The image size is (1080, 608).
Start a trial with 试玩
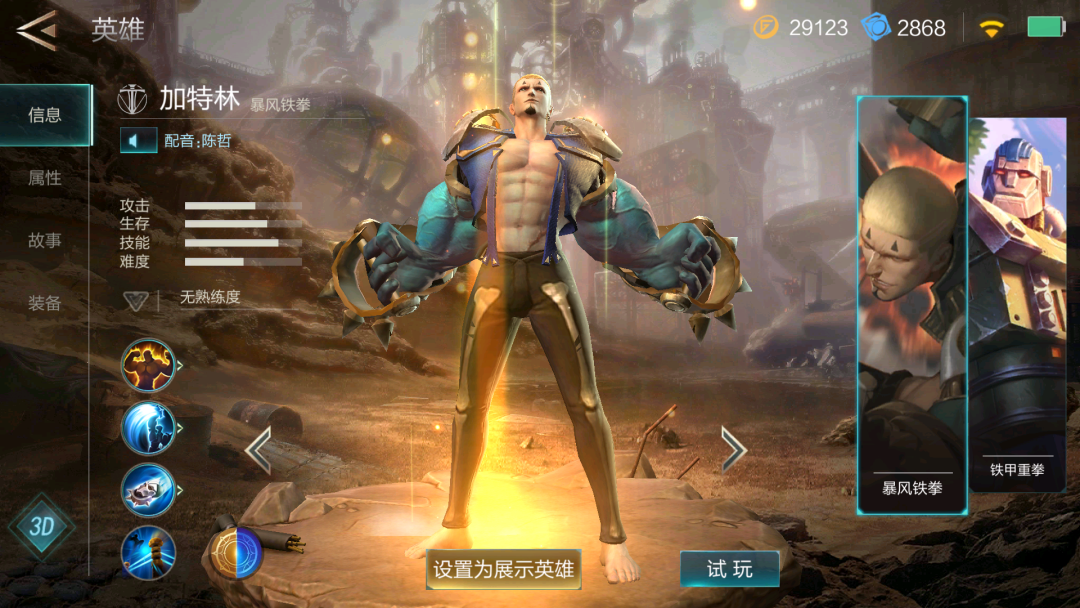pos(729,569)
